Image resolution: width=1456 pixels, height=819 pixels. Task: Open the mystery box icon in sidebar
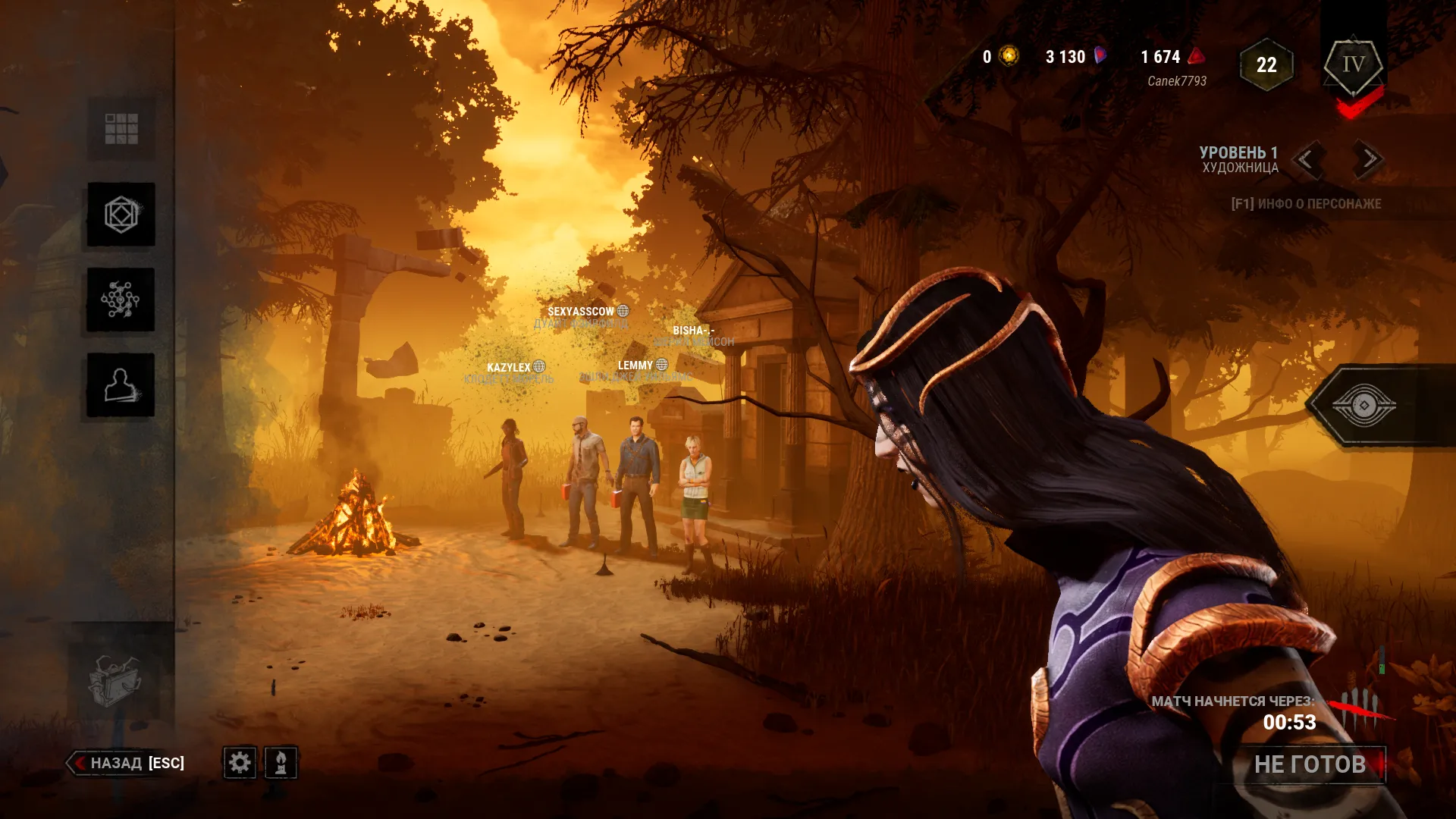click(114, 680)
